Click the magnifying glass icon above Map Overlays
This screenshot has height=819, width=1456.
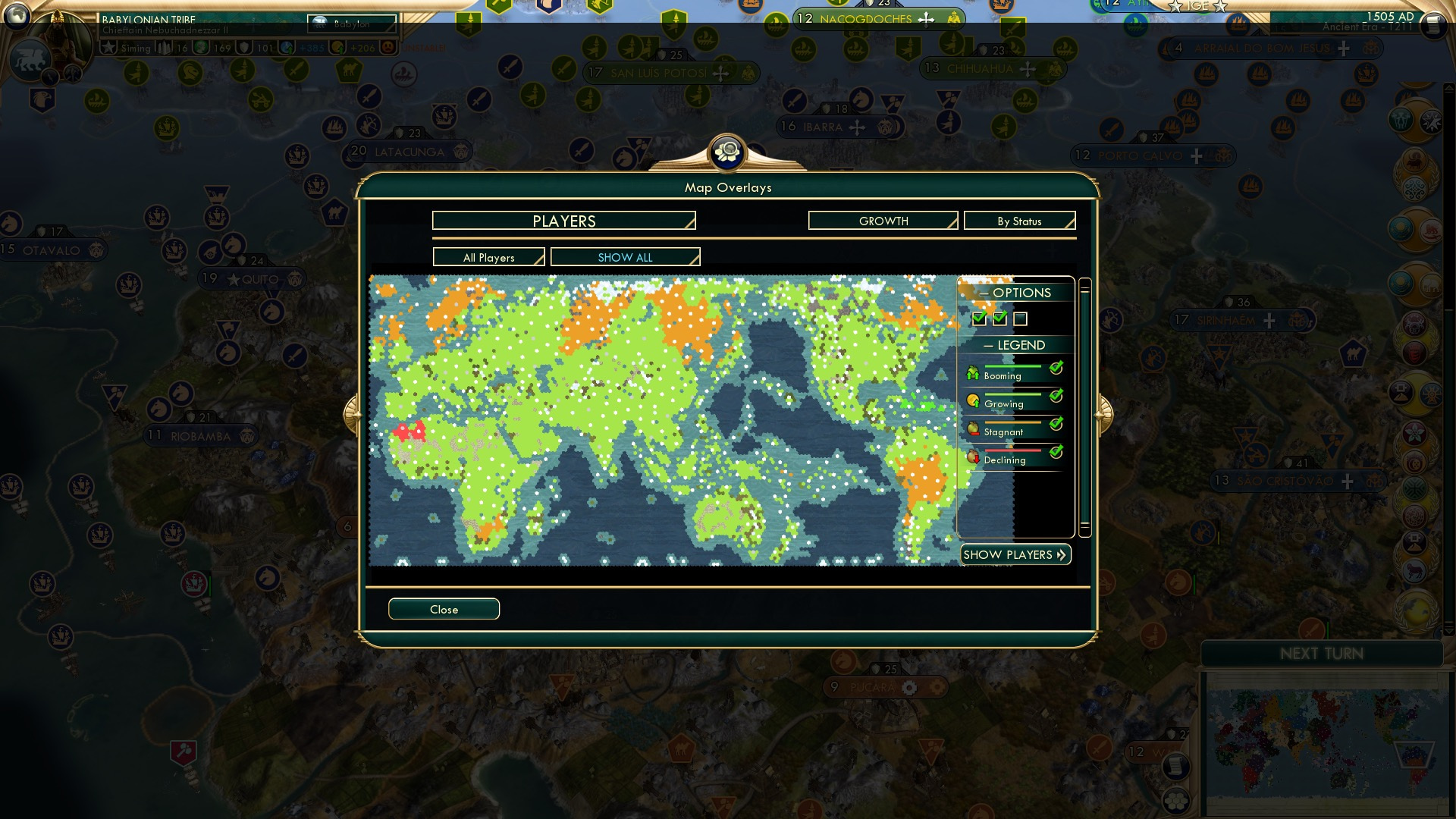pos(728,152)
